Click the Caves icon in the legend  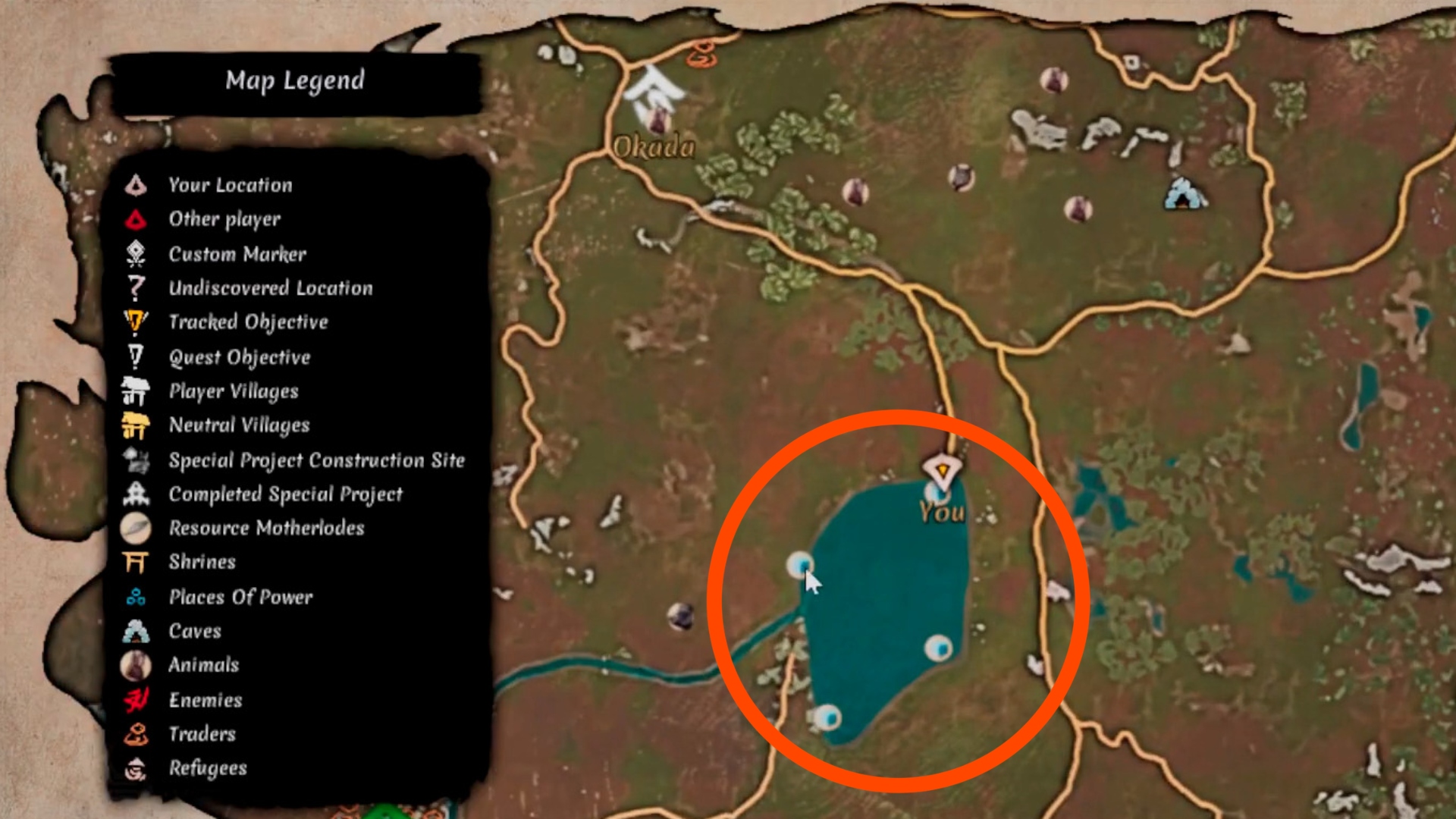pyautogui.click(x=135, y=630)
